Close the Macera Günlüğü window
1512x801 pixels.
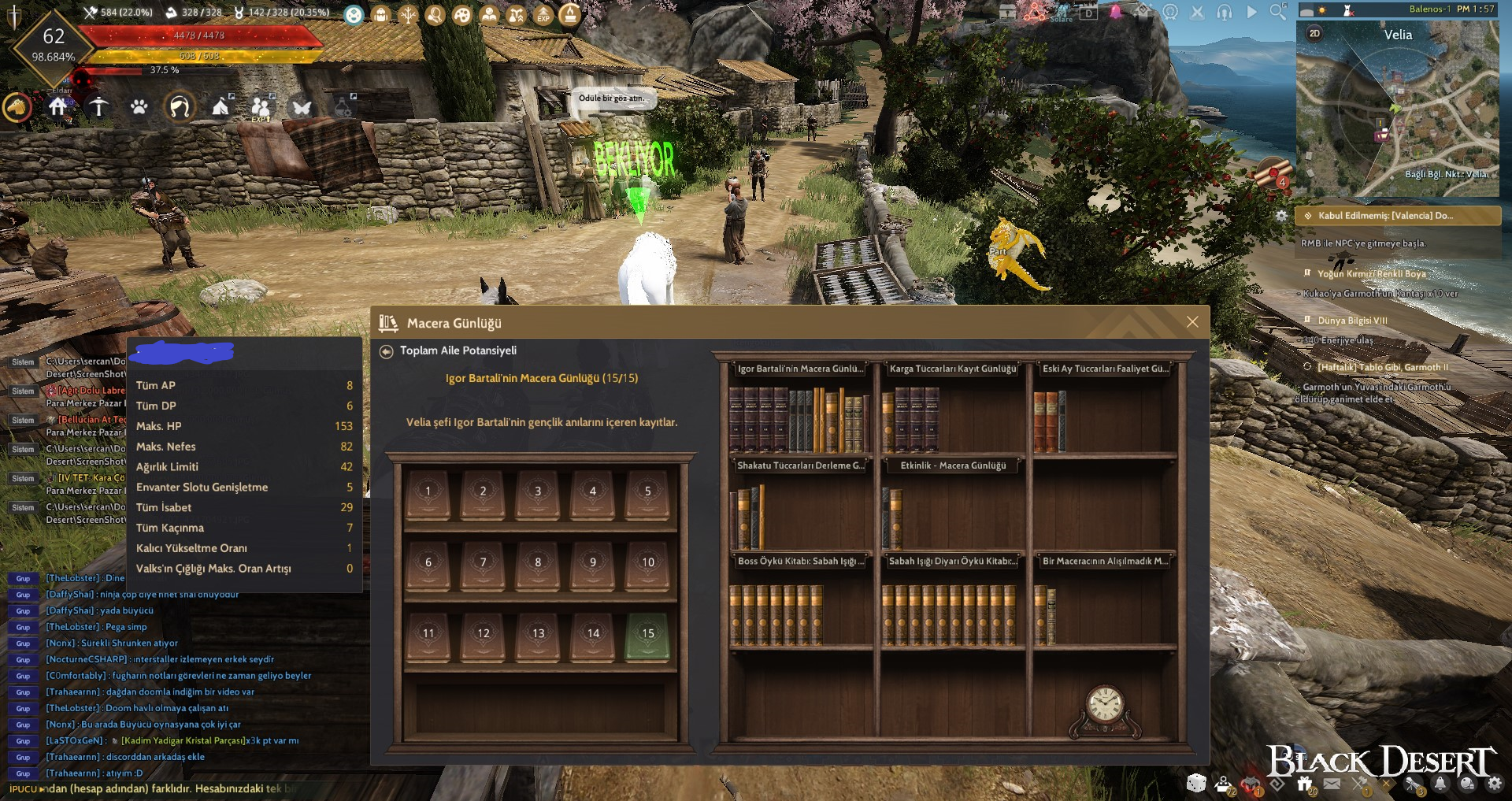(x=1192, y=322)
